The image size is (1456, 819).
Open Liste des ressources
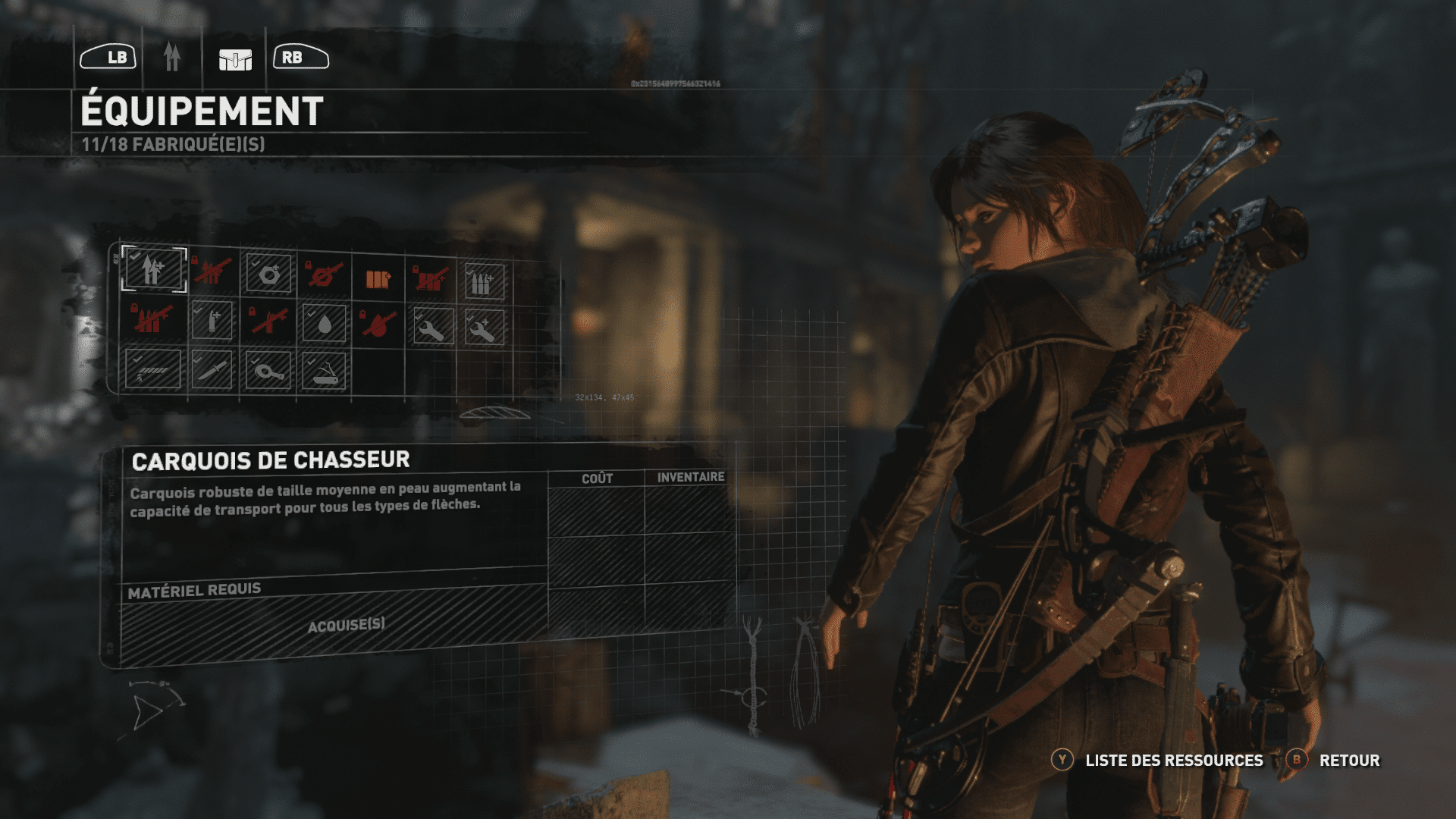click(1174, 760)
